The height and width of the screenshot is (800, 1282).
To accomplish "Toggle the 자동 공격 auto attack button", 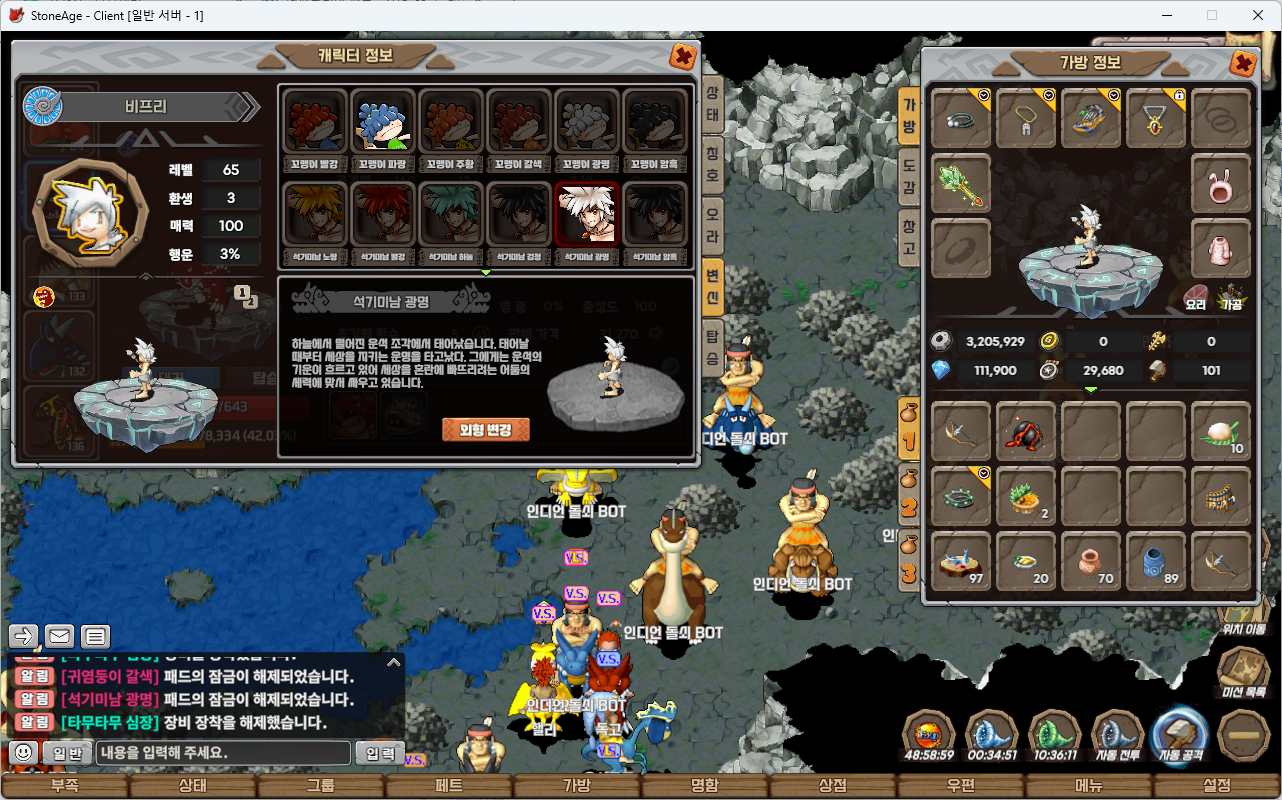I will pyautogui.click(x=1181, y=735).
